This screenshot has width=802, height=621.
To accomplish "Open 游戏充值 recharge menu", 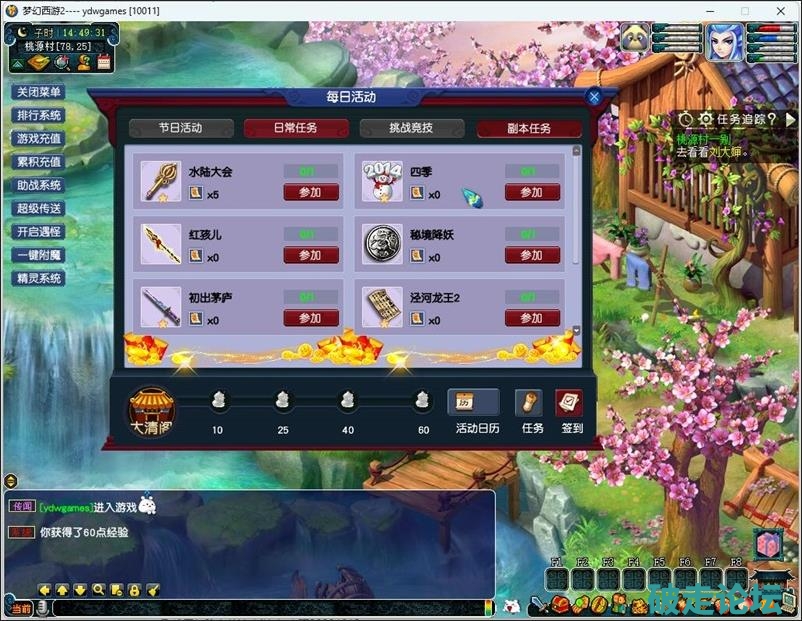I will click(x=39, y=138).
